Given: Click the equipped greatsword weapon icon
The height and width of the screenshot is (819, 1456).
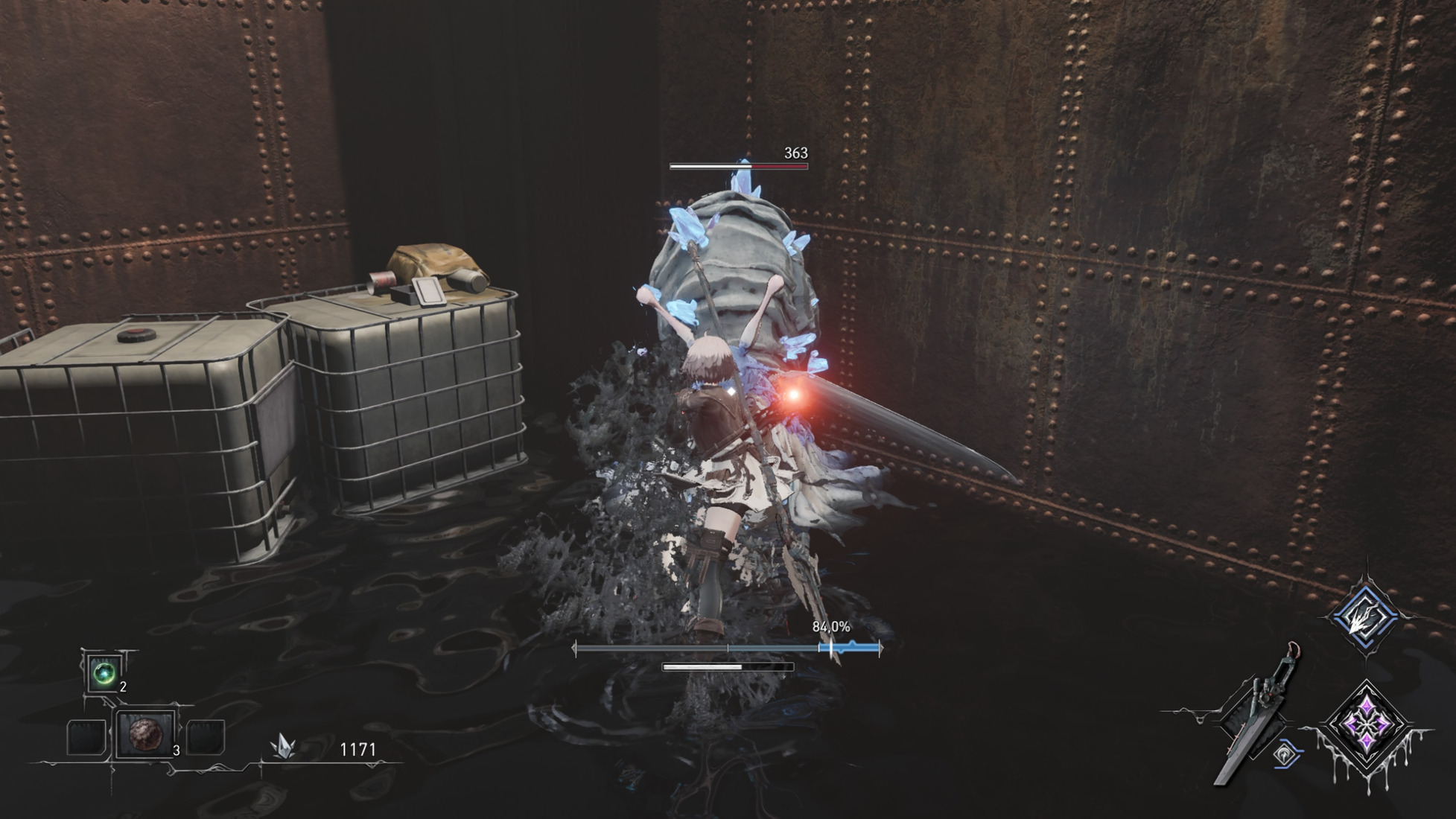Looking at the screenshot, I should tap(1257, 716).
